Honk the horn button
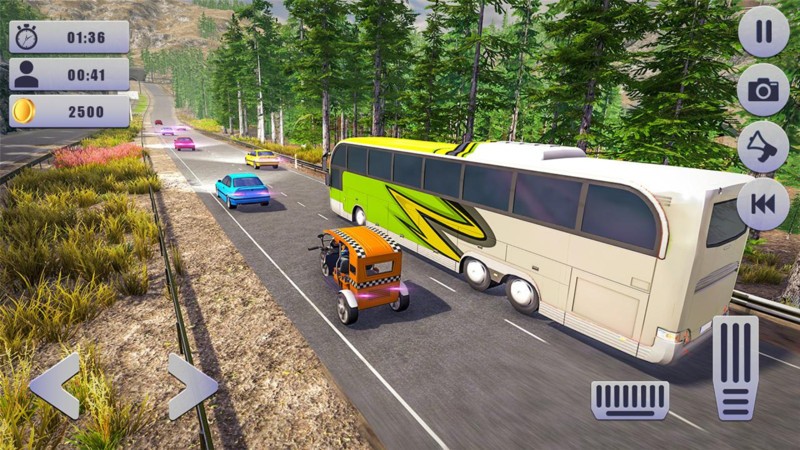 click(763, 147)
